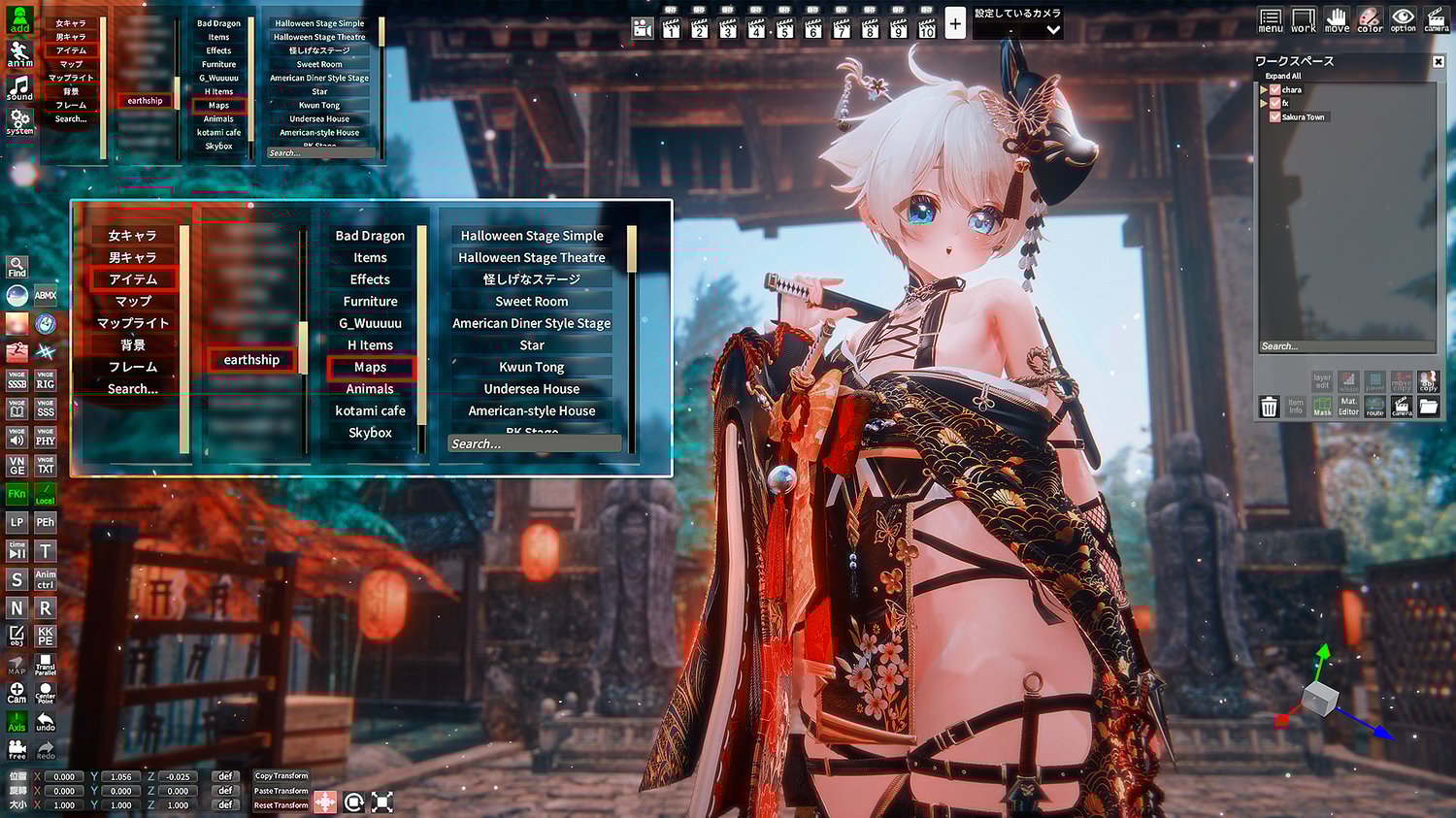Open the system menu with the gears icon
This screenshot has width=1456, height=818.
(19, 121)
